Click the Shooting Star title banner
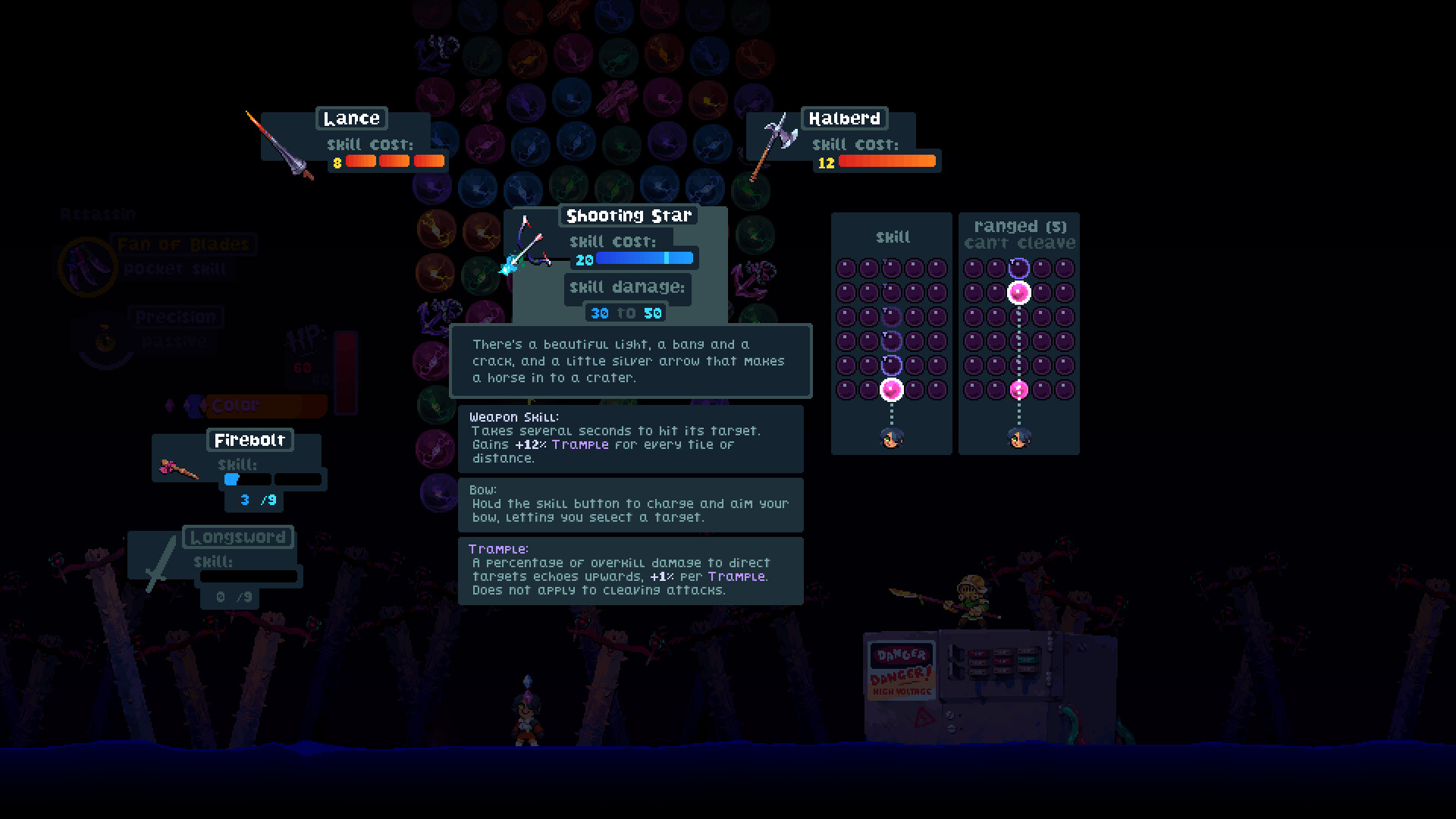Screen dimensions: 1456x819 point(628,215)
